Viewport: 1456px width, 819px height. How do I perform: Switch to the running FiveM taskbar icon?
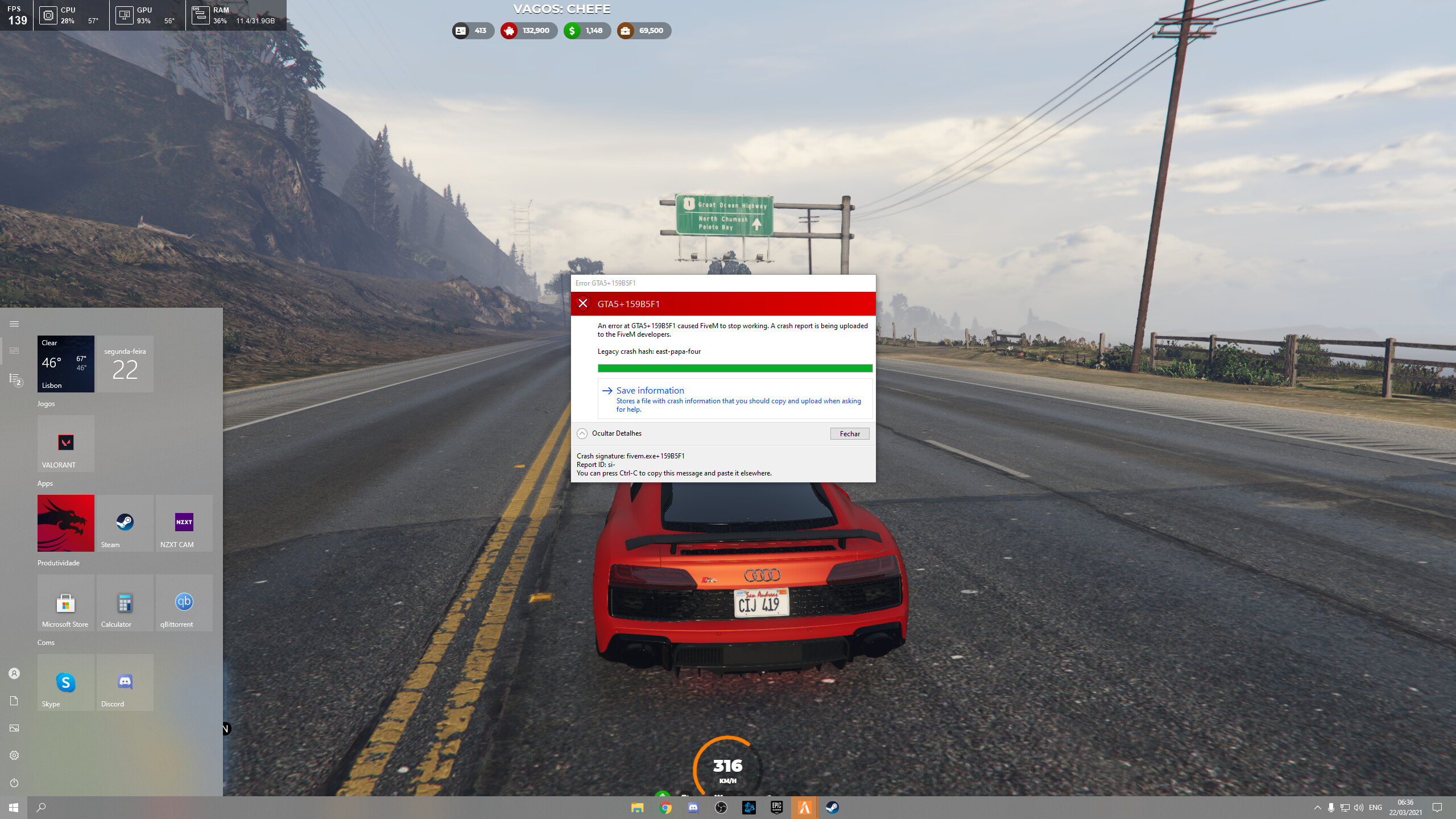pyautogui.click(x=804, y=807)
